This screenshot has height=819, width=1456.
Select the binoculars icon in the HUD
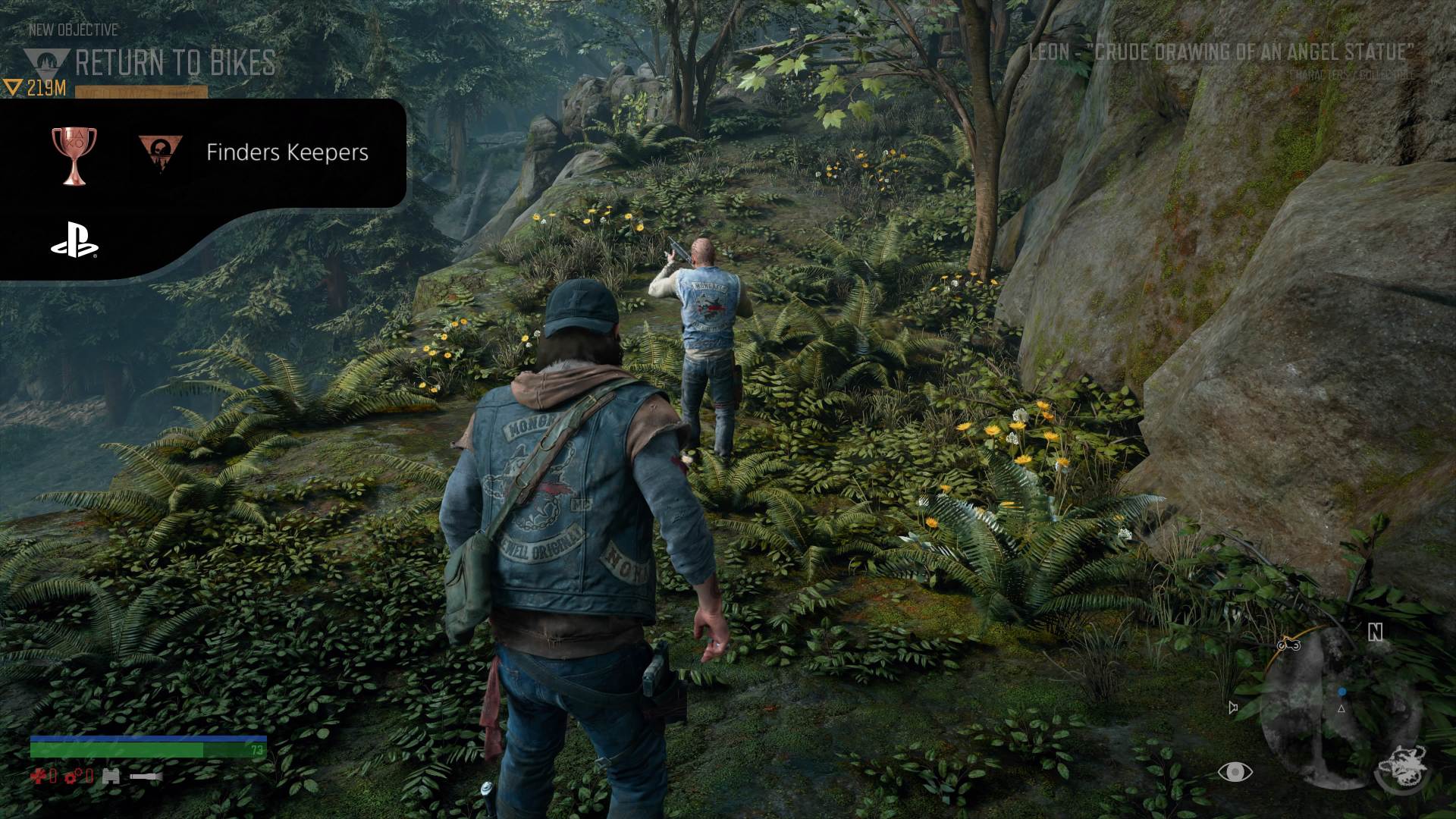(x=111, y=776)
